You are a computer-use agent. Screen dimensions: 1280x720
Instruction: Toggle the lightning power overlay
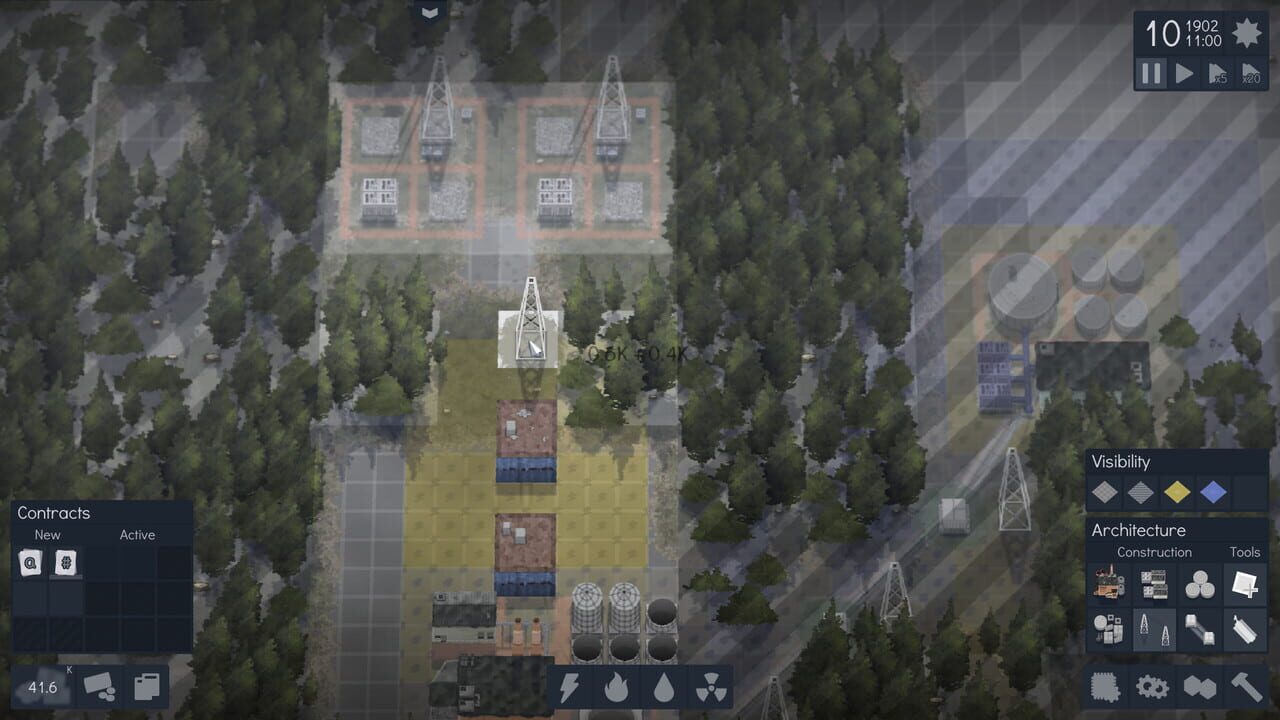click(572, 687)
